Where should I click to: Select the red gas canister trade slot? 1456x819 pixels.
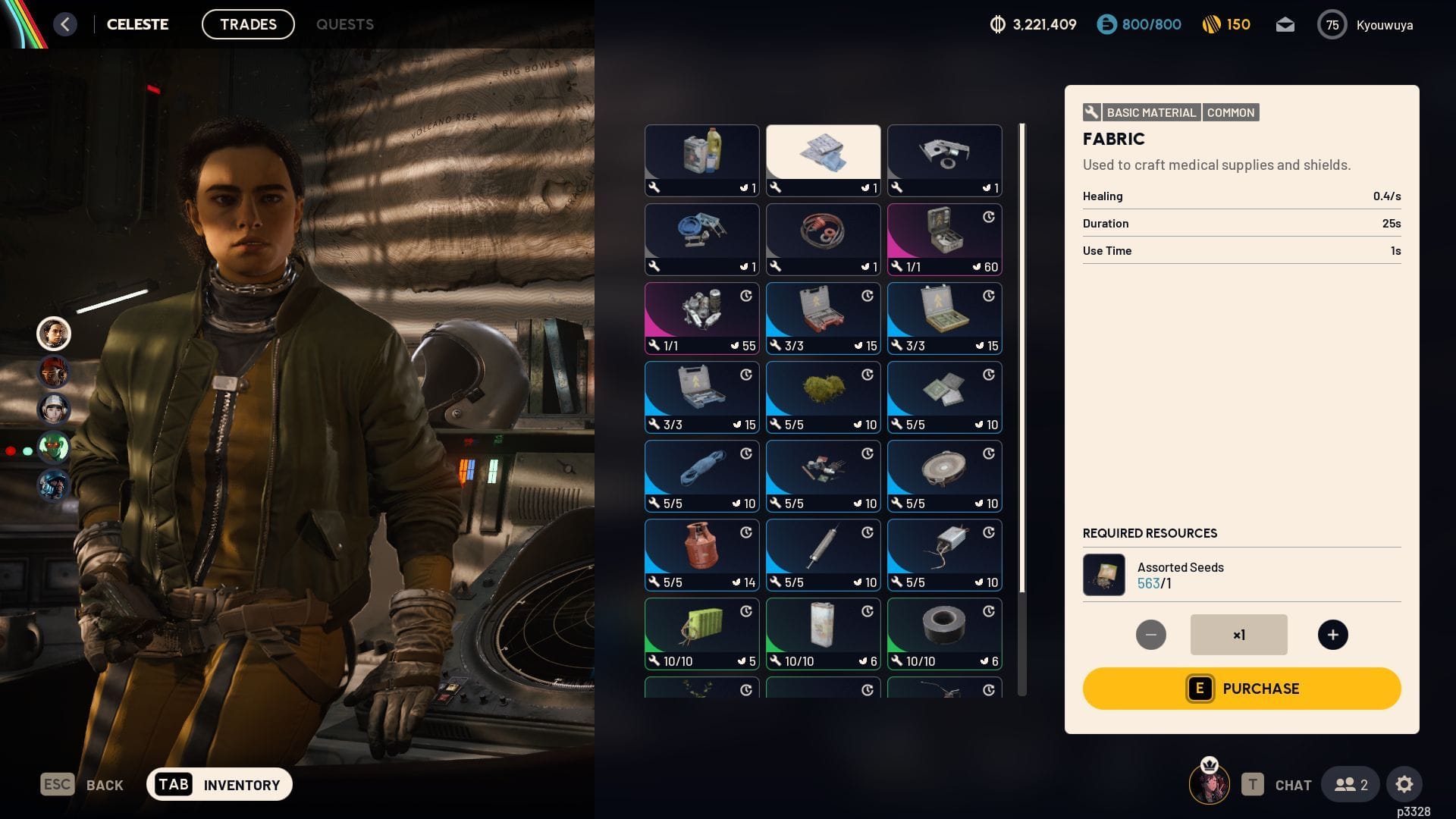click(x=701, y=554)
